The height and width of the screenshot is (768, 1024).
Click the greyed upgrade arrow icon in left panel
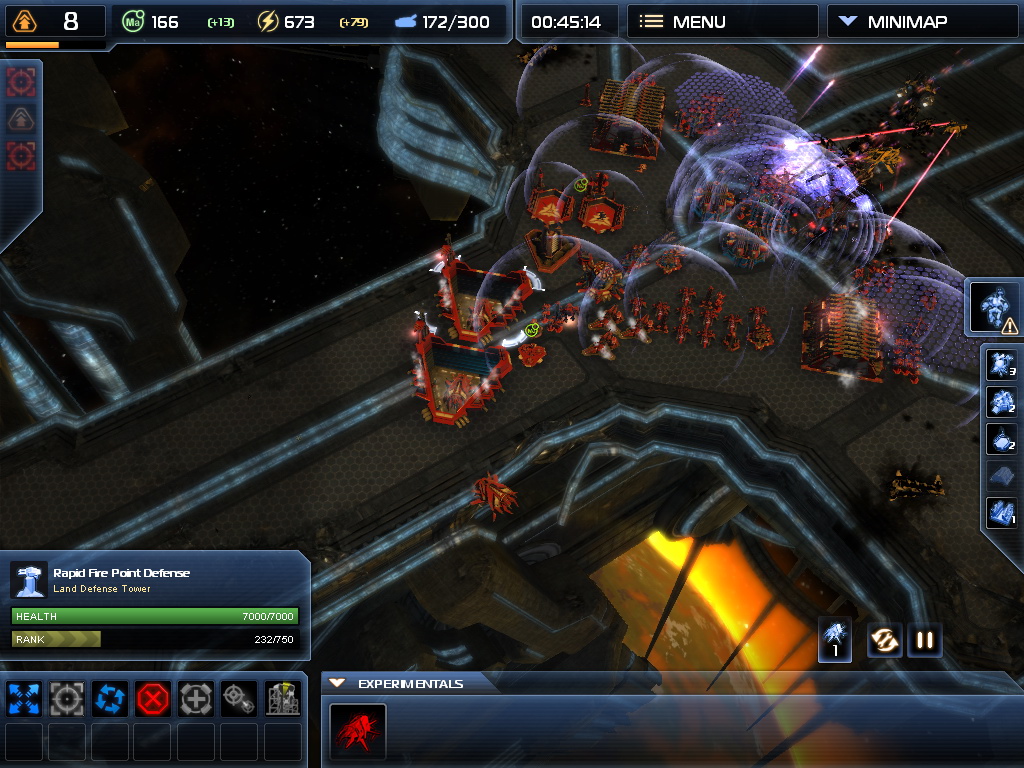click(x=21, y=119)
